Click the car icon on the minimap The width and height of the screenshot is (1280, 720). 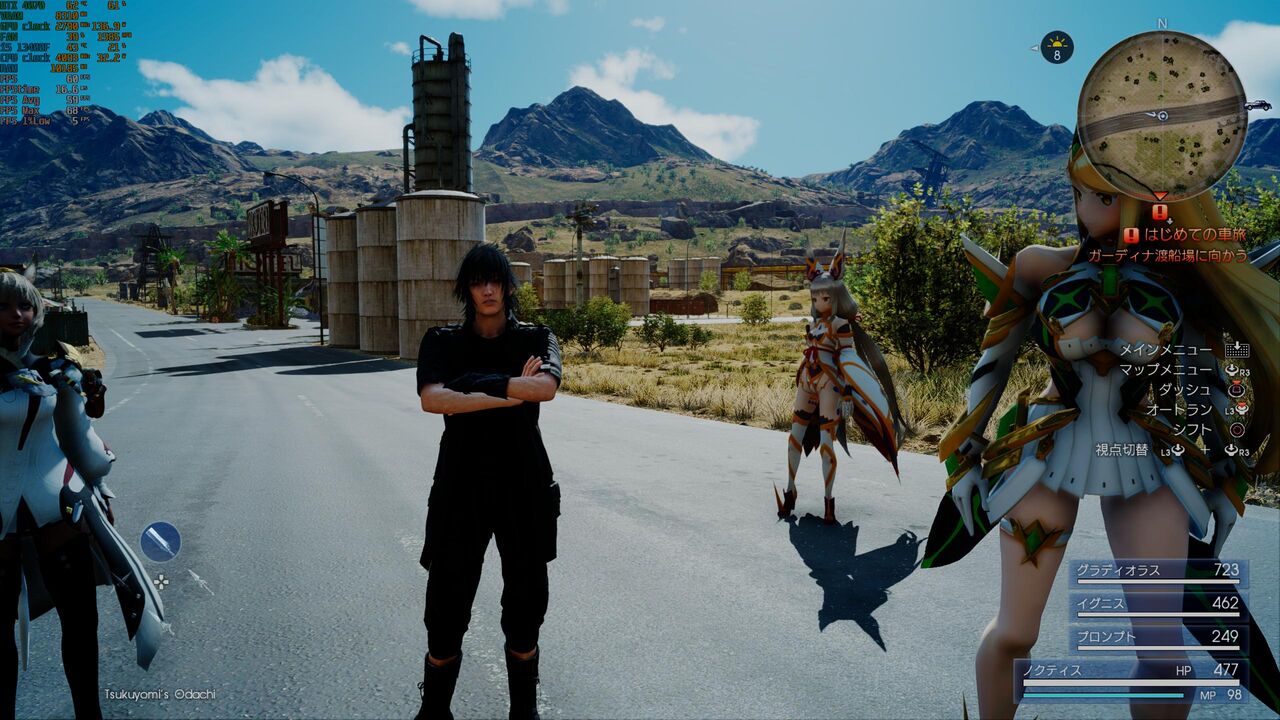[x=1258, y=105]
